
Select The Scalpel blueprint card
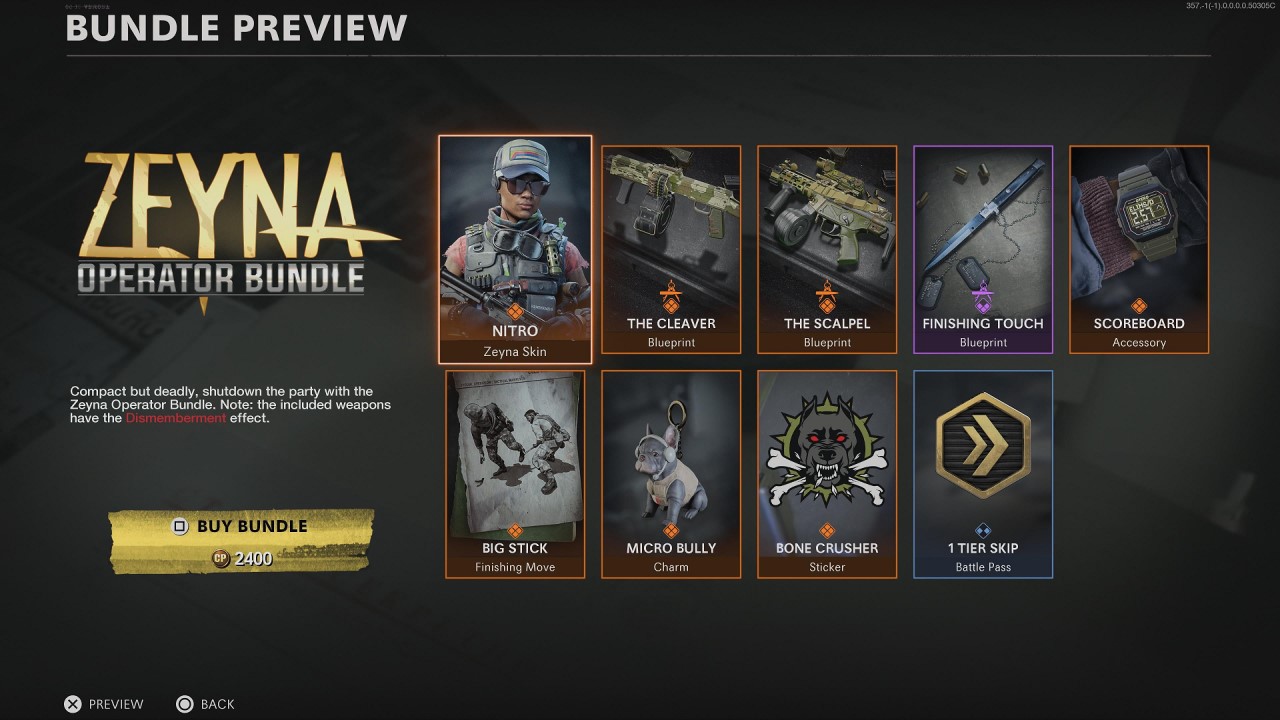coord(827,249)
